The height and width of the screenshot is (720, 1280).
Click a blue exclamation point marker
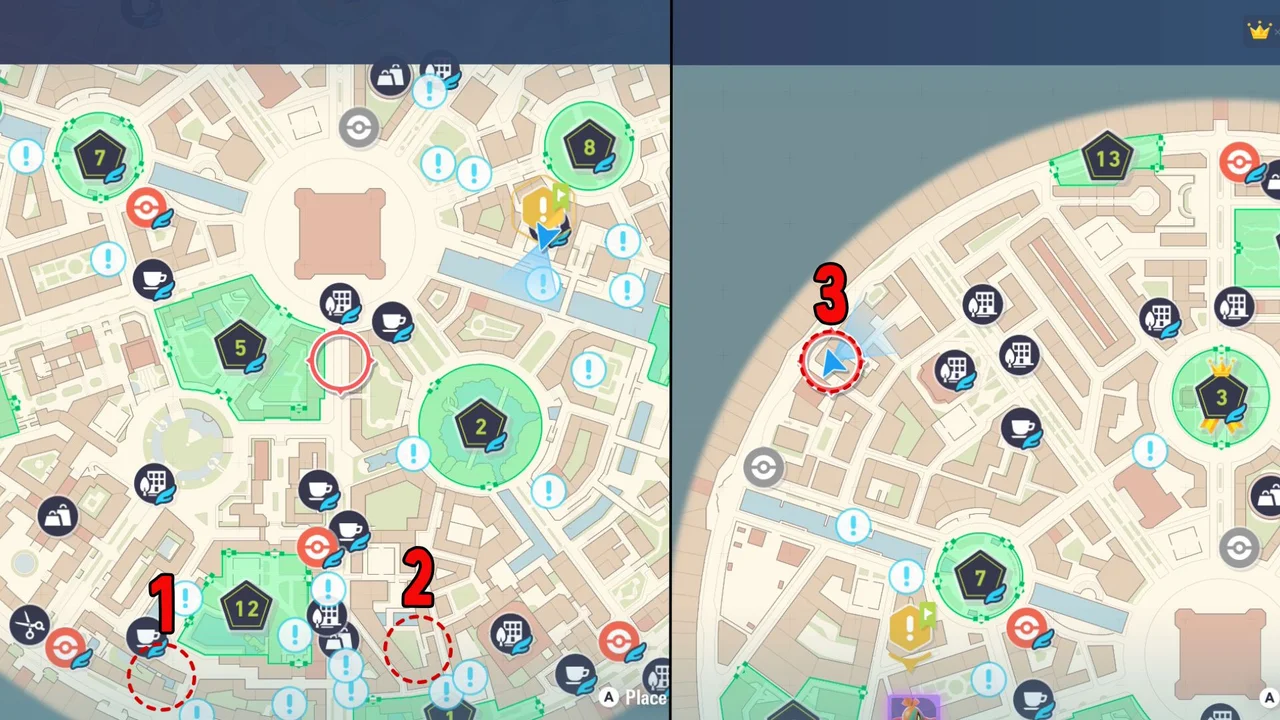438,163
